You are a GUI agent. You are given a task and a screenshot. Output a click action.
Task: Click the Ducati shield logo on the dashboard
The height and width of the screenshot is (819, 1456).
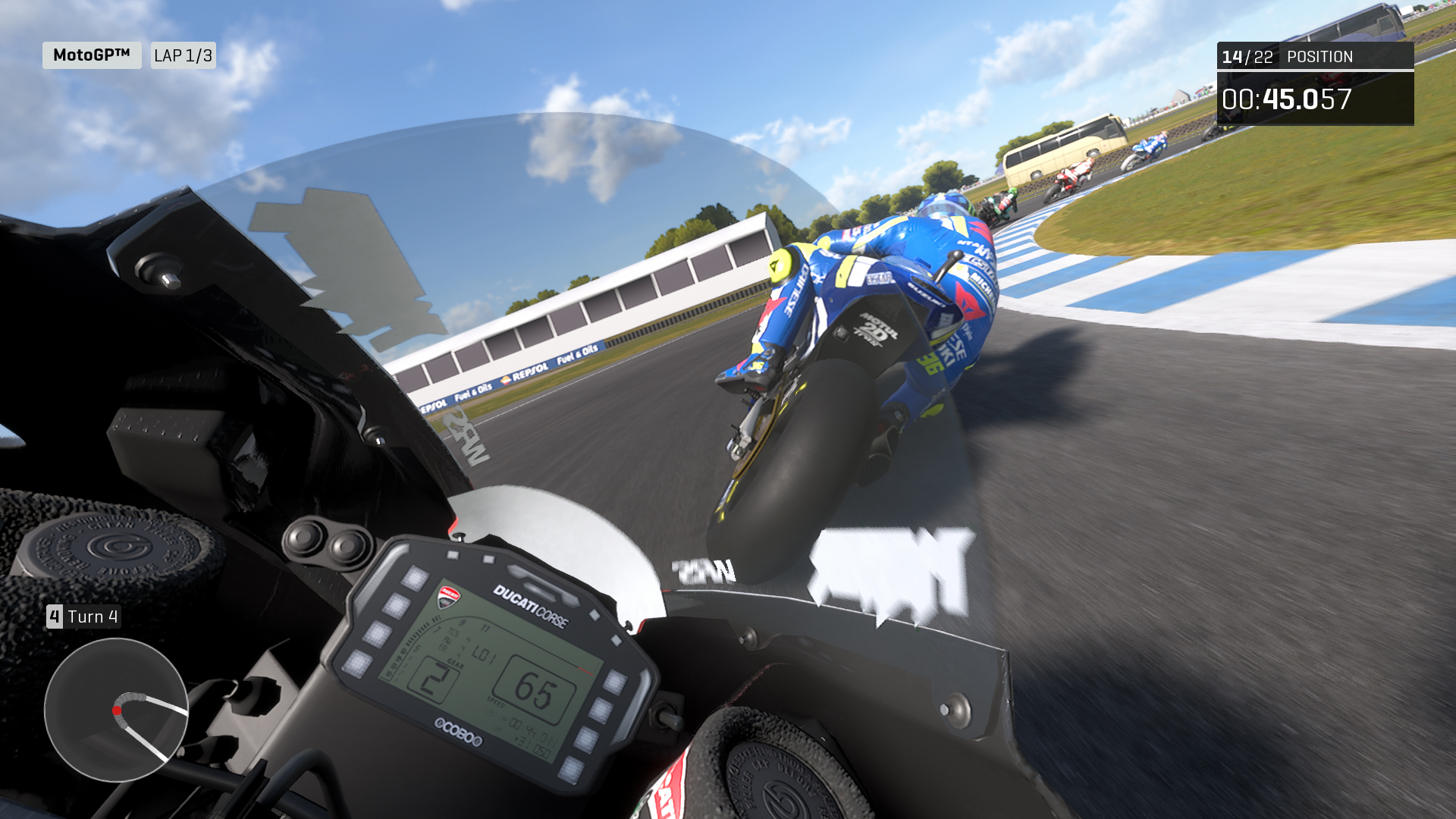[x=450, y=597]
